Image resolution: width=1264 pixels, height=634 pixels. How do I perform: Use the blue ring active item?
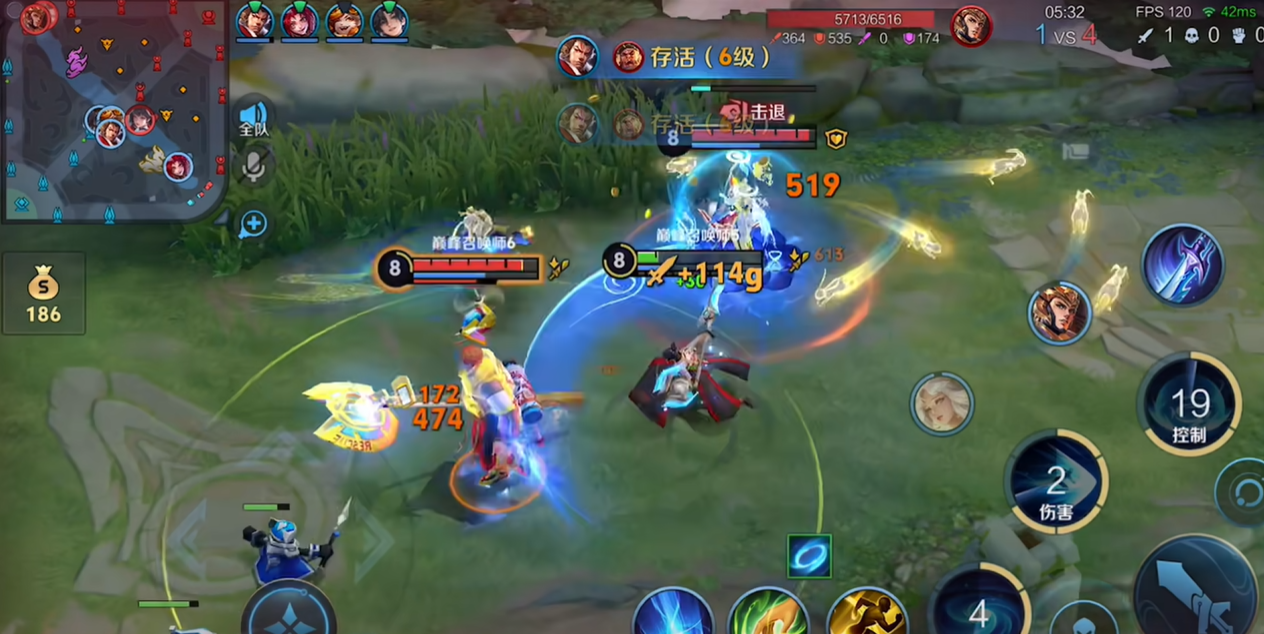coord(809,556)
